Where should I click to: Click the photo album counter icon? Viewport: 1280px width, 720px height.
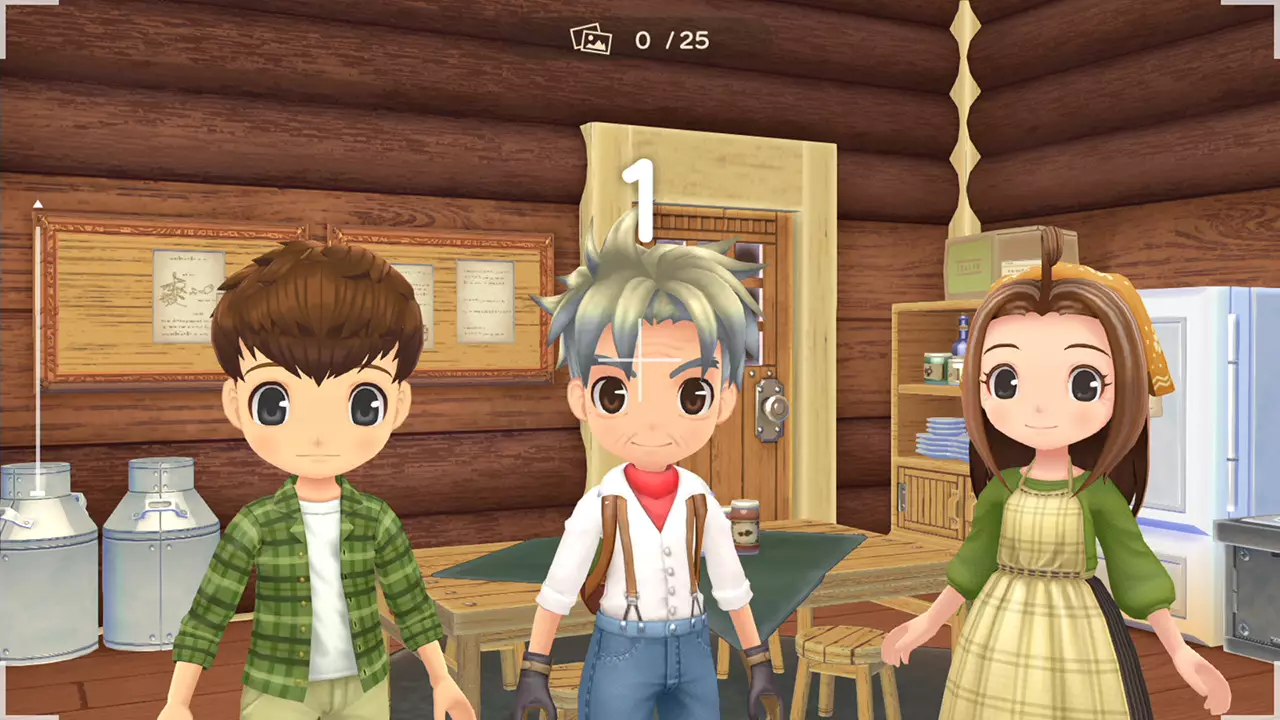click(593, 41)
